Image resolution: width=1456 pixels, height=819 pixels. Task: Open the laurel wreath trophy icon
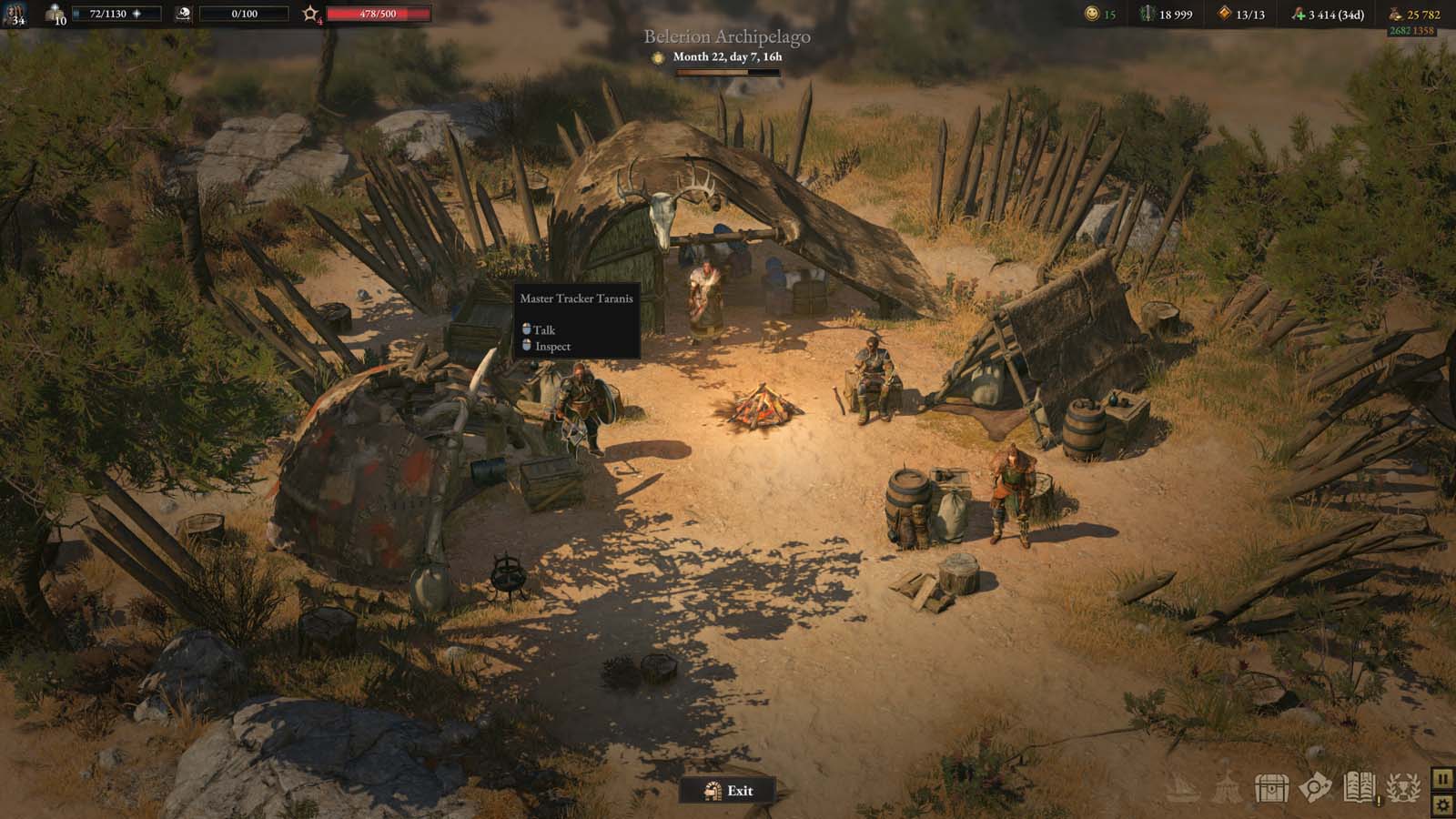[1404, 788]
